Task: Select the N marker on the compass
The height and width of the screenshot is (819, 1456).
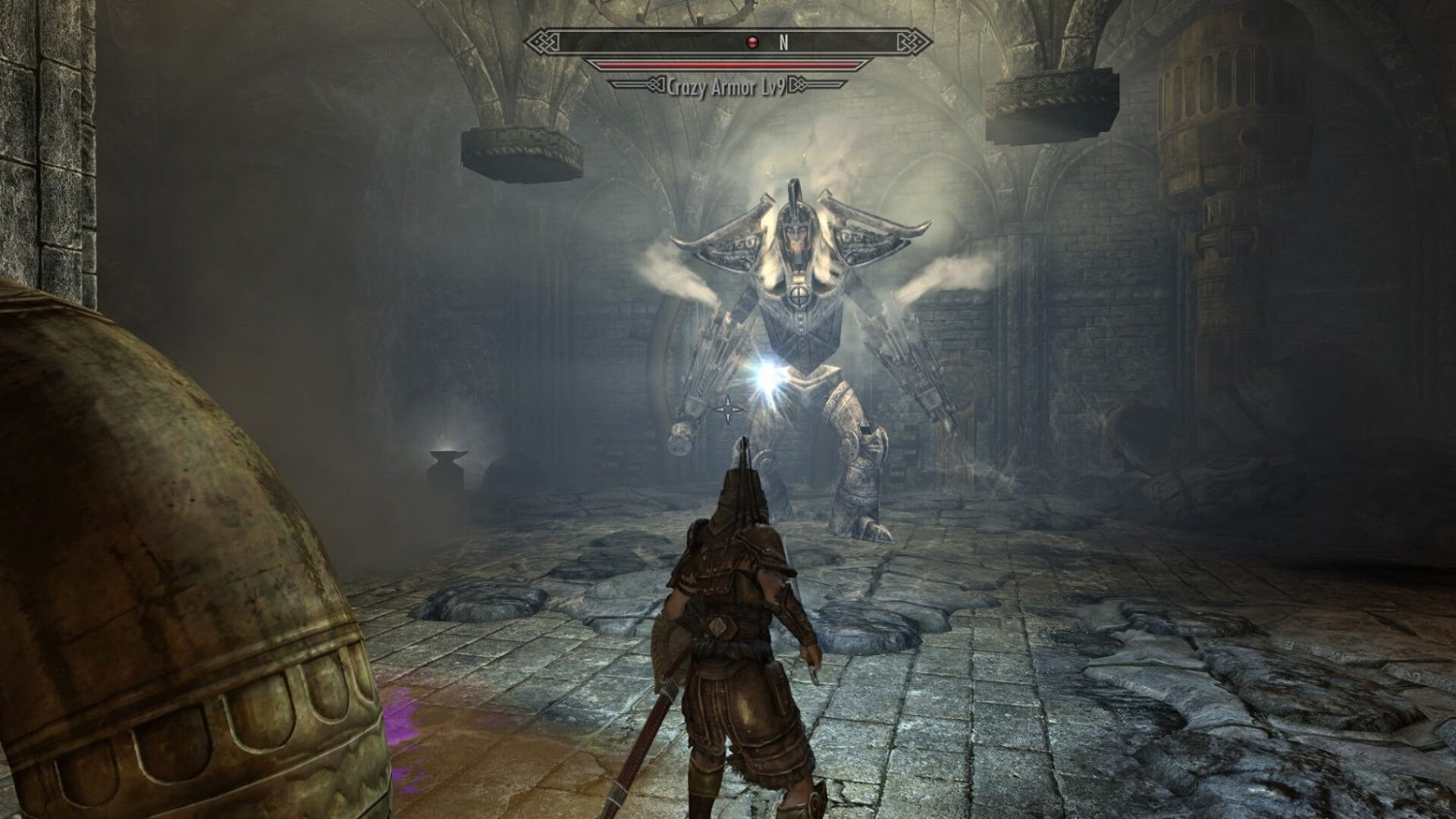Action: [x=782, y=41]
